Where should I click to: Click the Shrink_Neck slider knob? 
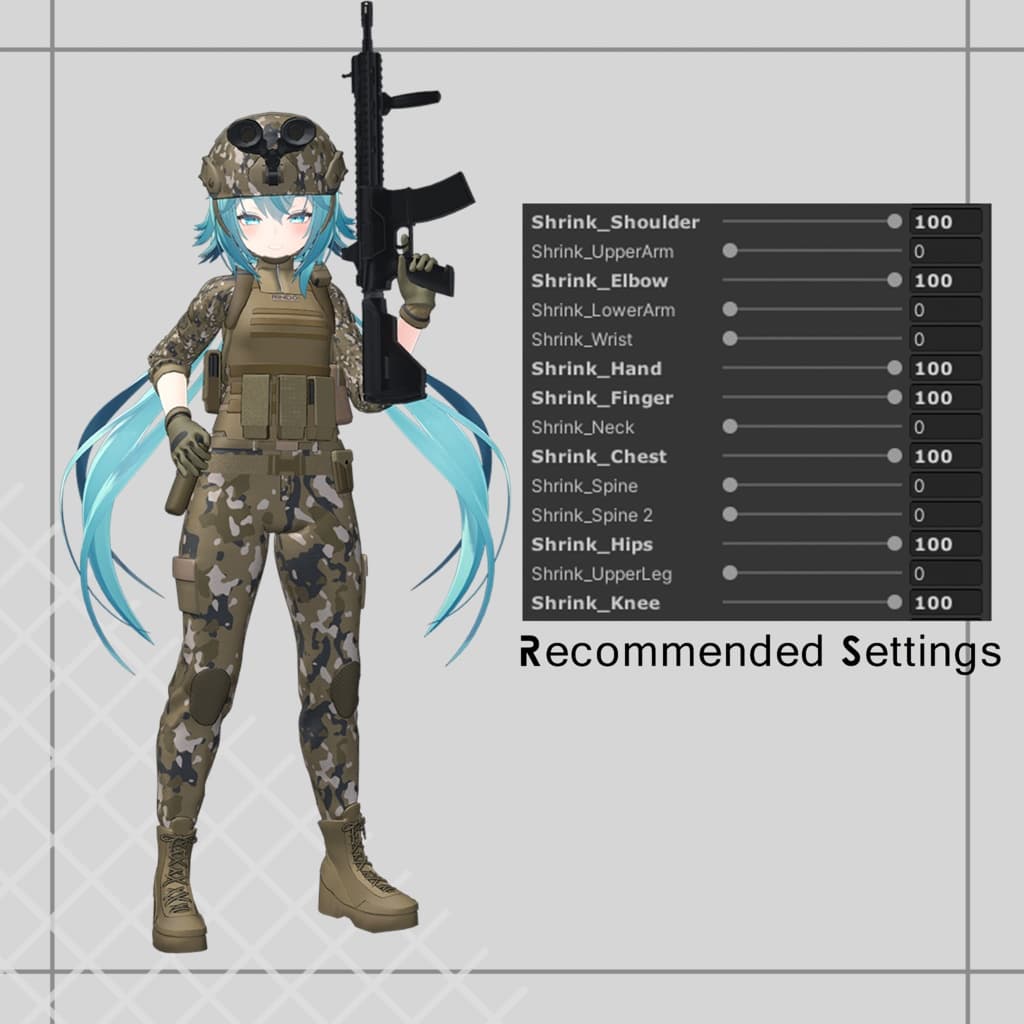730,427
